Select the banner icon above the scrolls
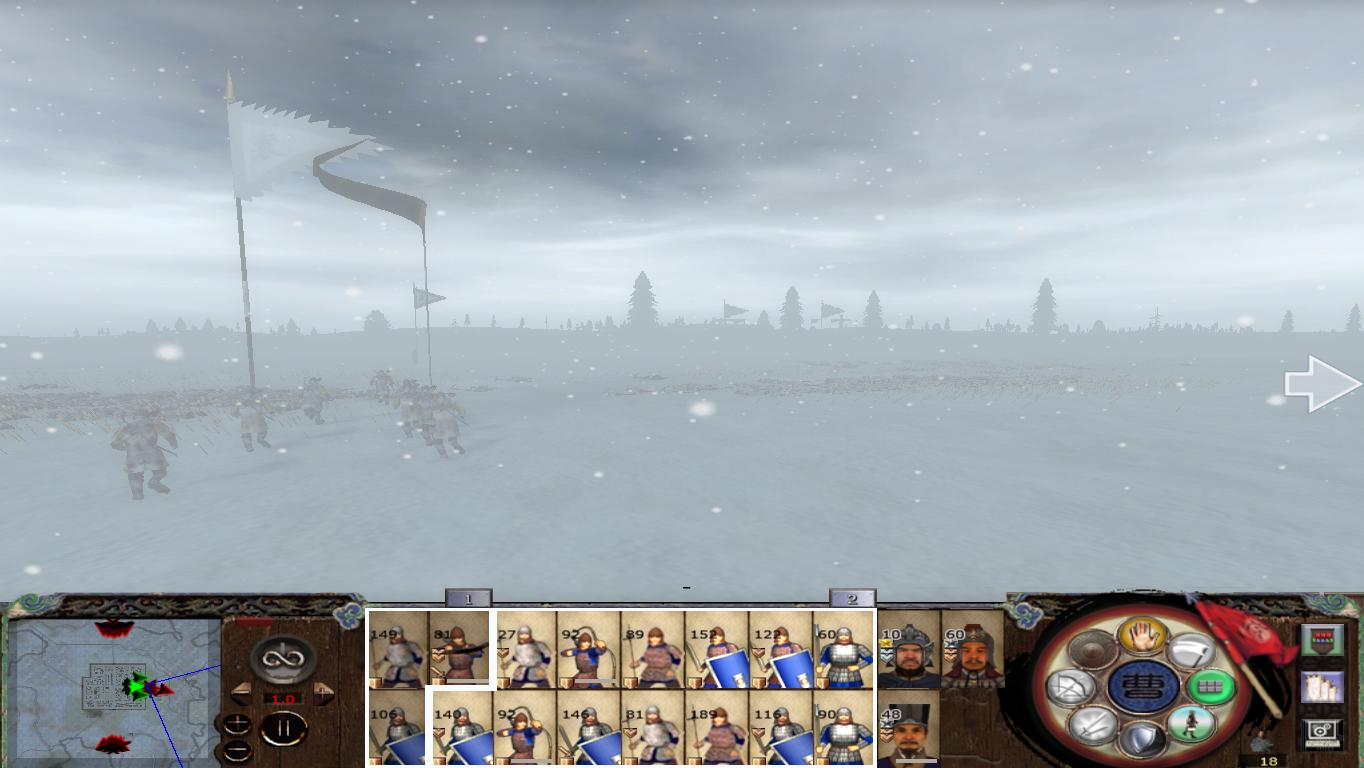 1323,639
